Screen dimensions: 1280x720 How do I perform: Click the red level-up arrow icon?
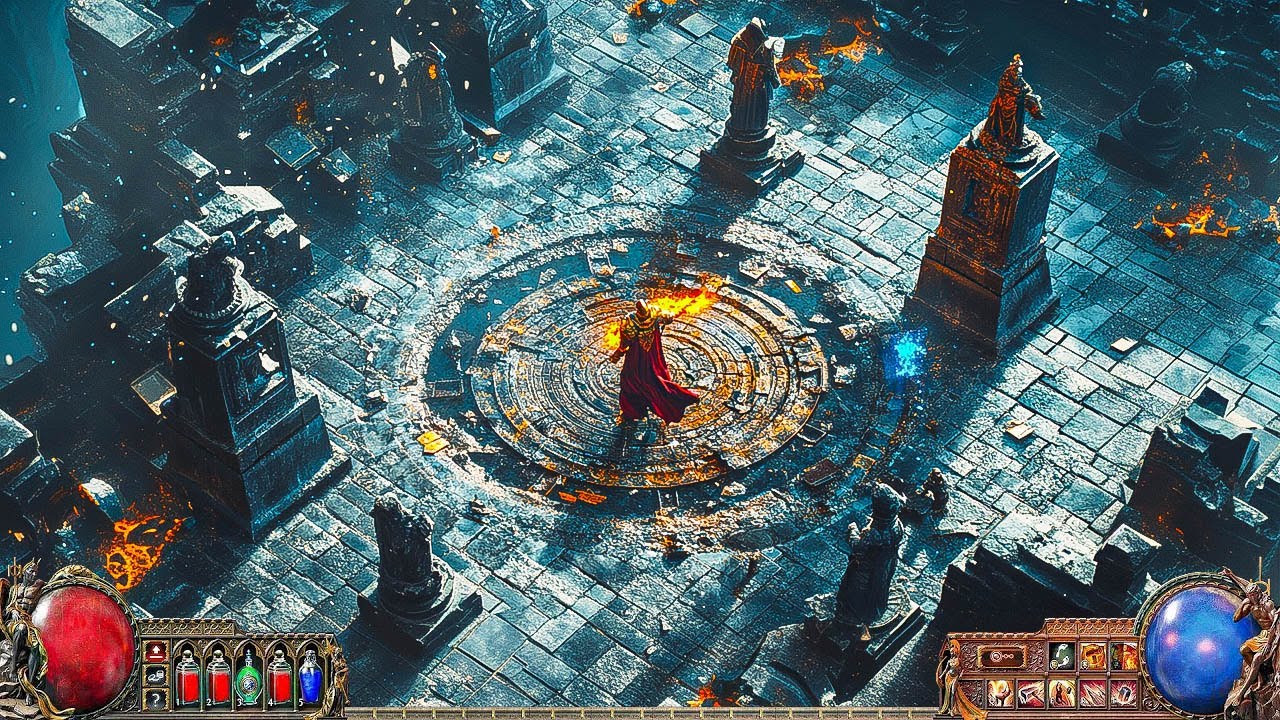point(156,652)
